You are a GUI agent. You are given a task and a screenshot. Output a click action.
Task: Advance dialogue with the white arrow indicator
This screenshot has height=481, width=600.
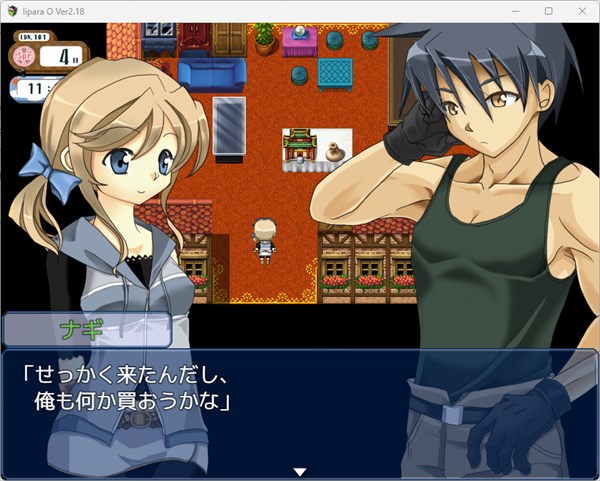(299, 471)
